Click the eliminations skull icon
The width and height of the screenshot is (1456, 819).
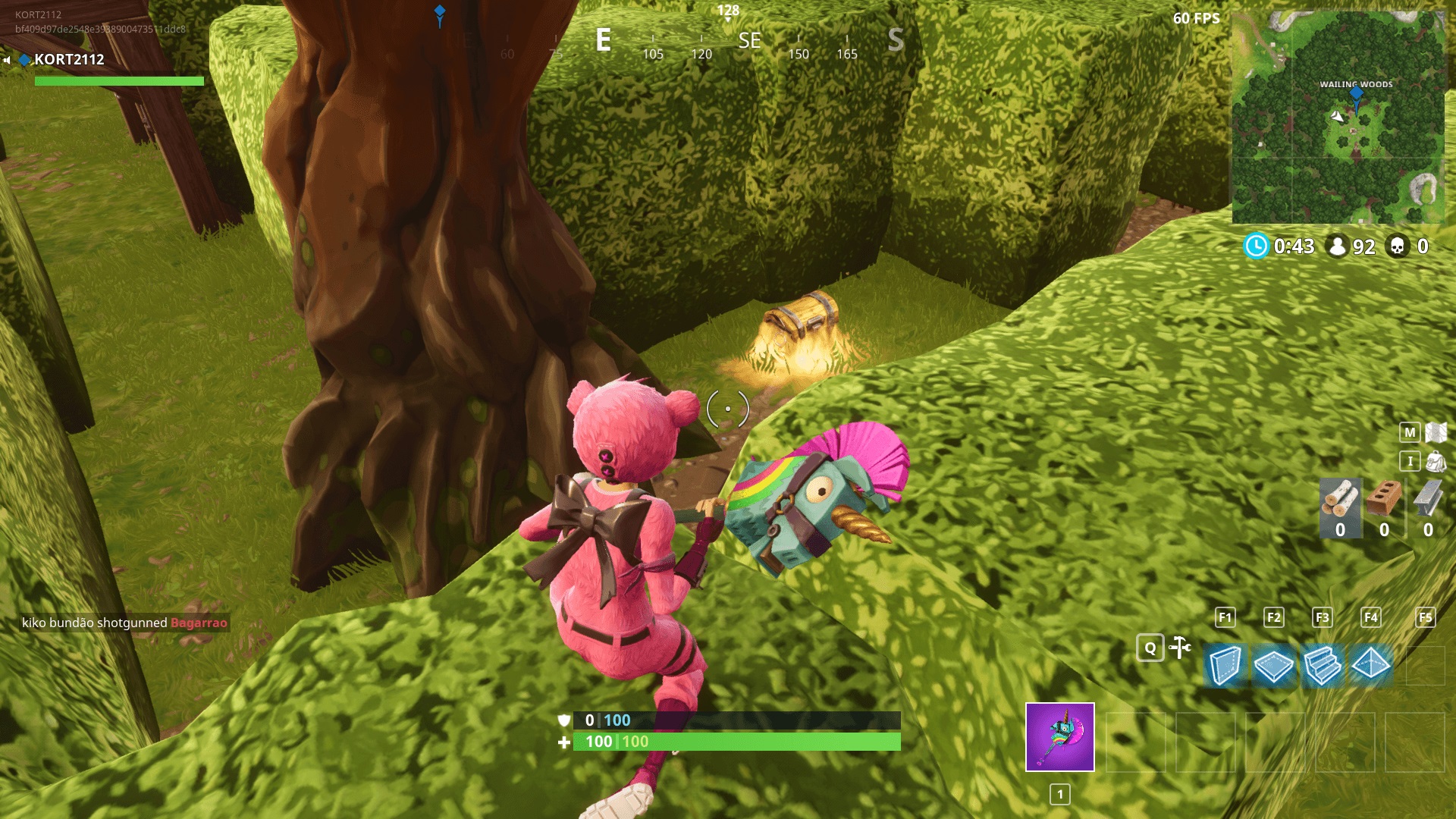pos(1399,246)
